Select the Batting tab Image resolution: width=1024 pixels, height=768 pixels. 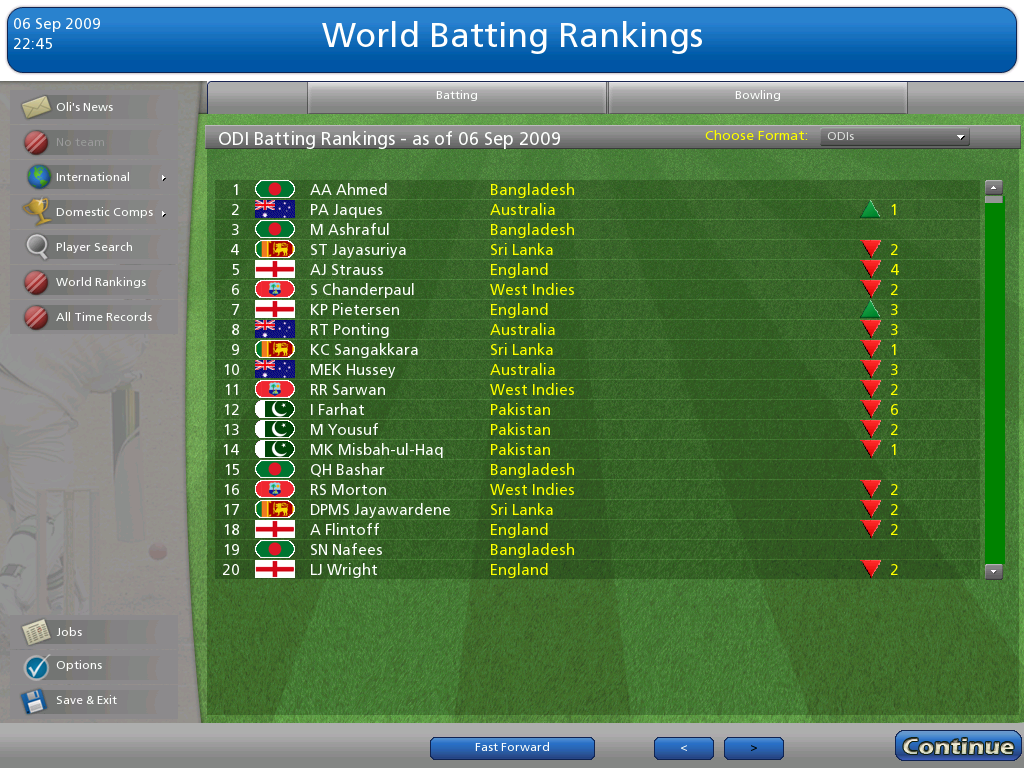[x=456, y=96]
